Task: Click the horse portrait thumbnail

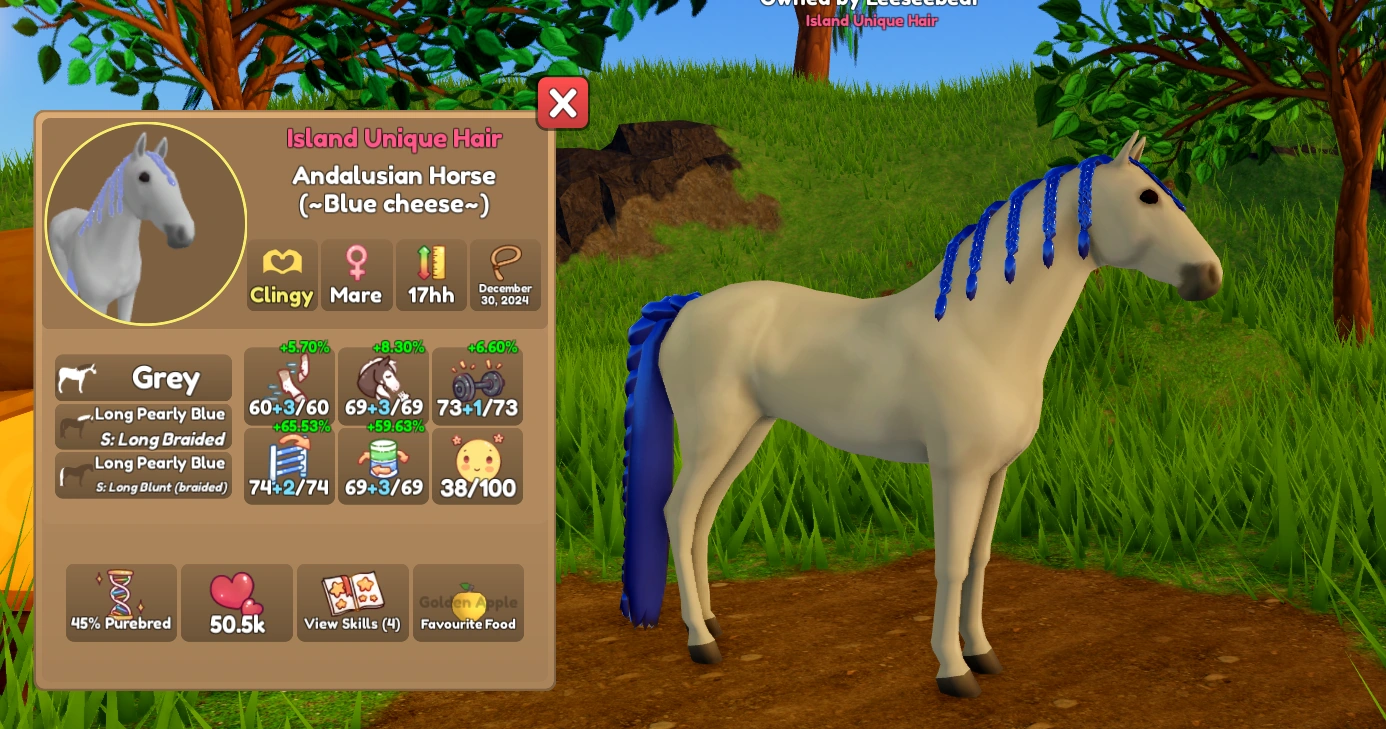Action: (x=144, y=223)
